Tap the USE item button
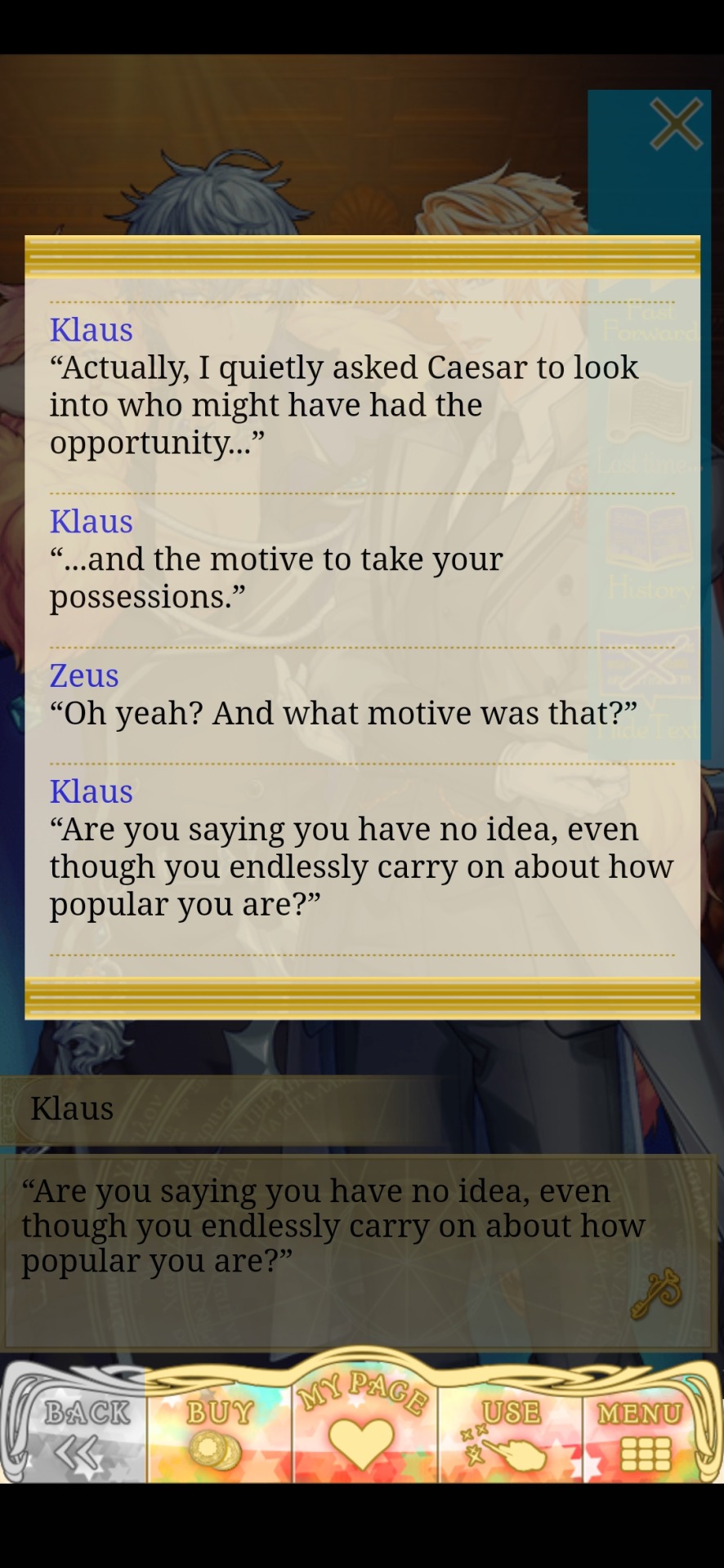724x1568 pixels. click(508, 1432)
